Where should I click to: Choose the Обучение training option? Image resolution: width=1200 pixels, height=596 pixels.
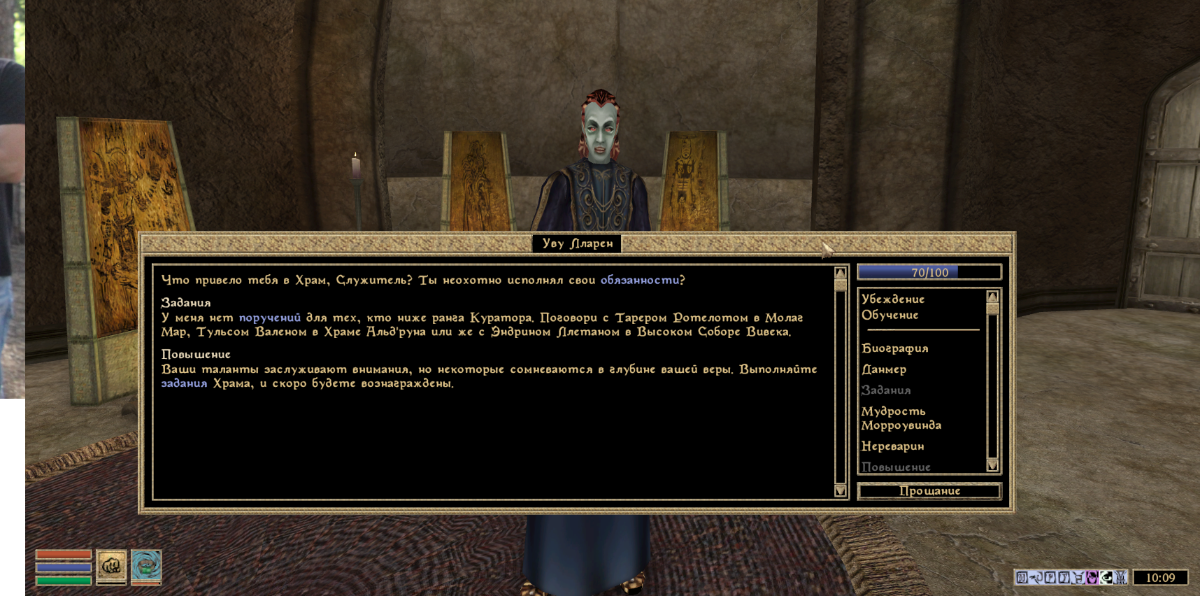click(889, 315)
